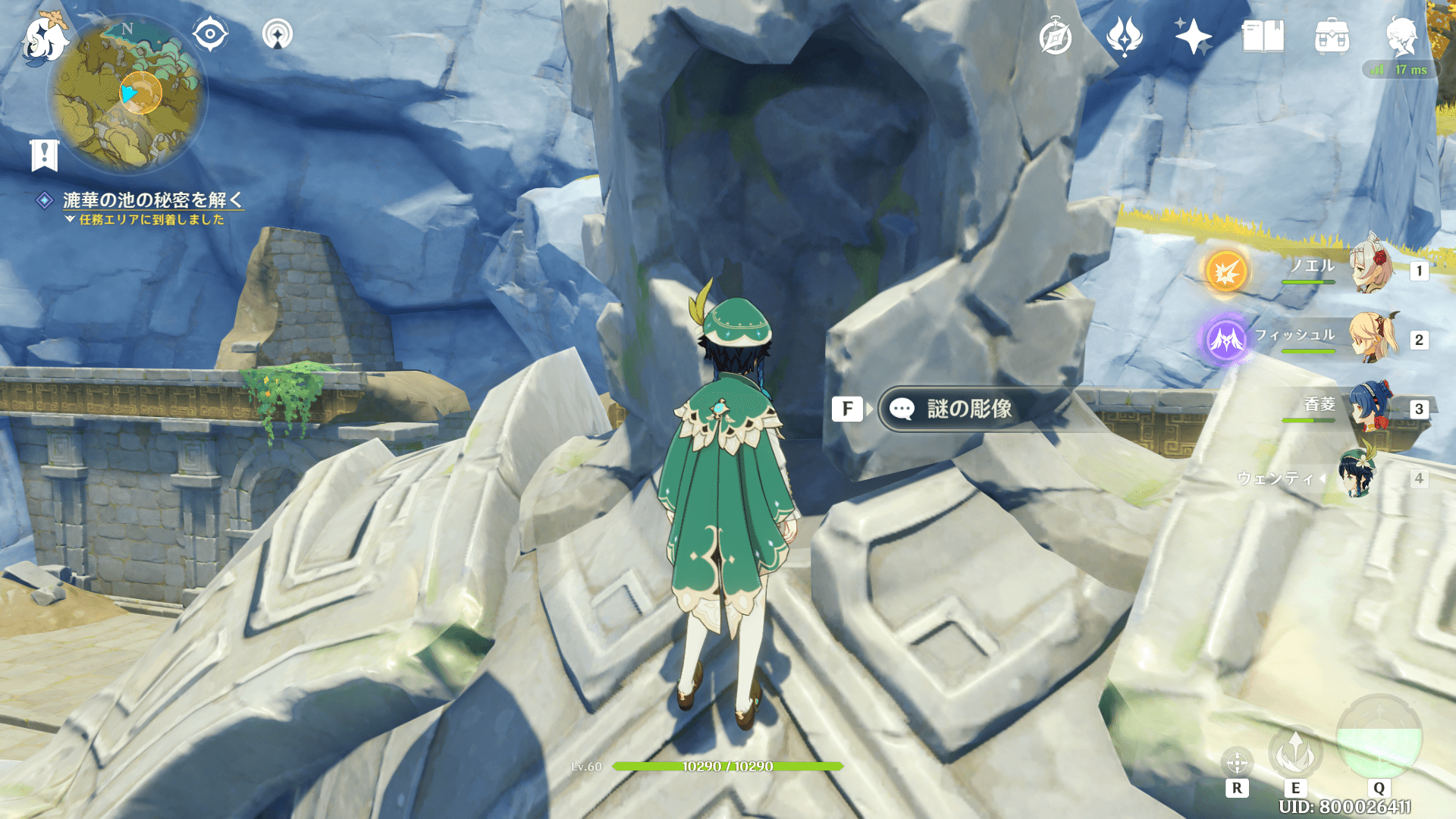Open the Paimon menu icon
Image resolution: width=1456 pixels, height=819 pixels.
click(x=45, y=38)
